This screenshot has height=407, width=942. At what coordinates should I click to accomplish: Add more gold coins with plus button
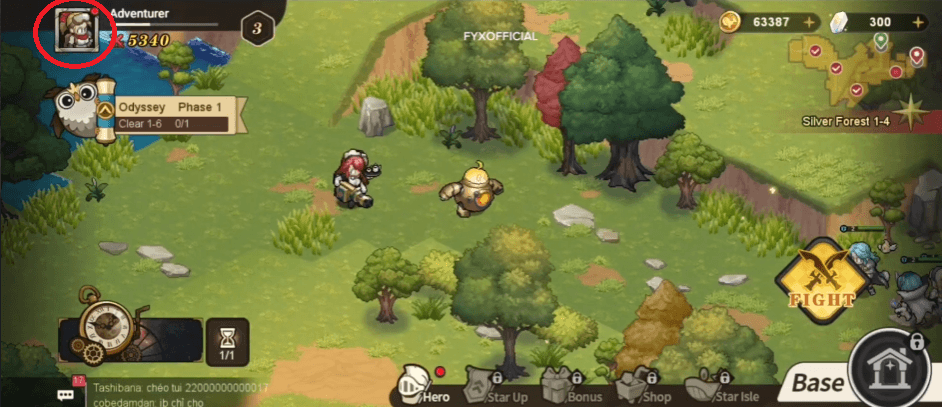click(x=808, y=22)
